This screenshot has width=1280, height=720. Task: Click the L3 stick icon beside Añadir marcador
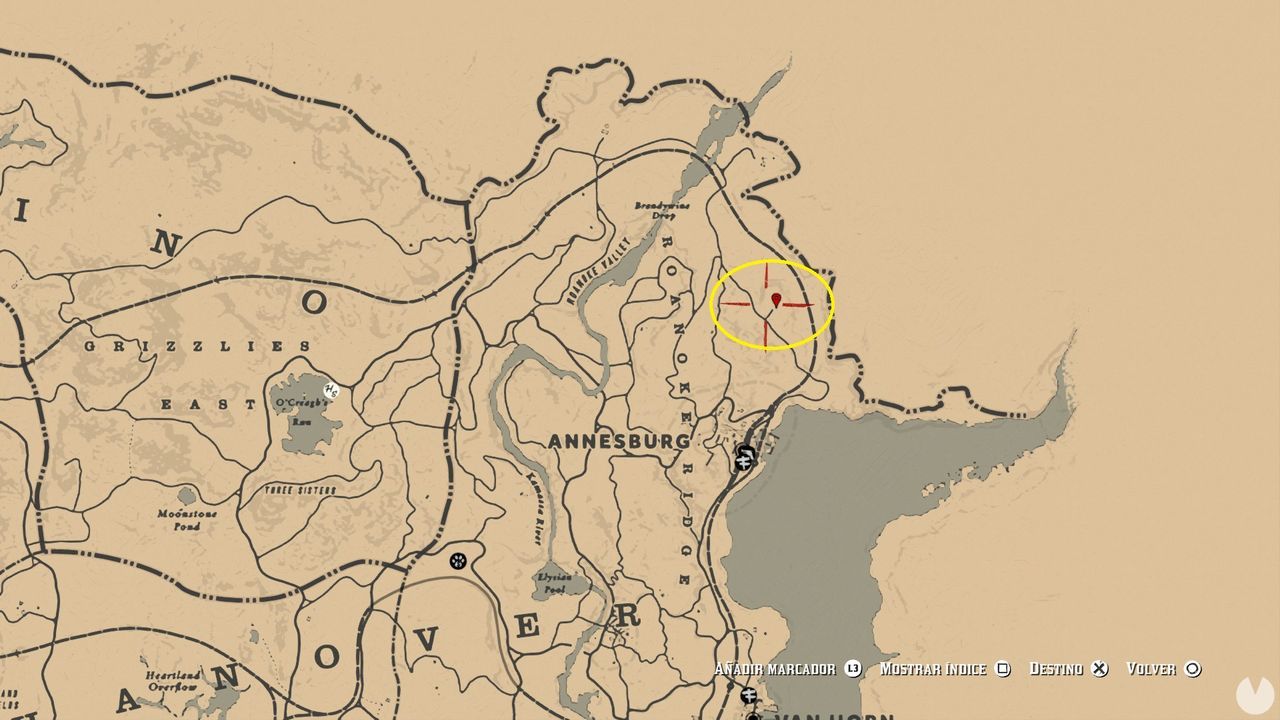pos(853,667)
